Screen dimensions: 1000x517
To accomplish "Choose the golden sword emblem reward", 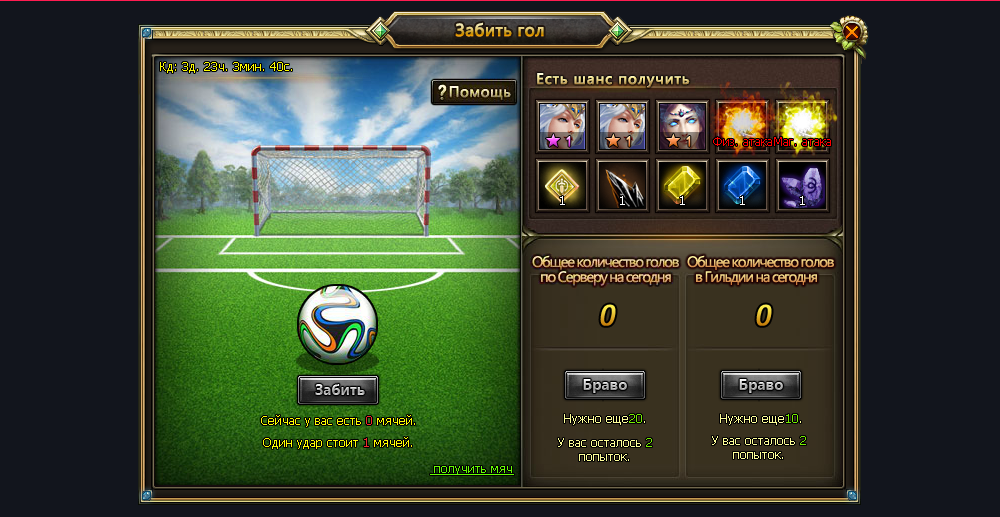I will [562, 185].
